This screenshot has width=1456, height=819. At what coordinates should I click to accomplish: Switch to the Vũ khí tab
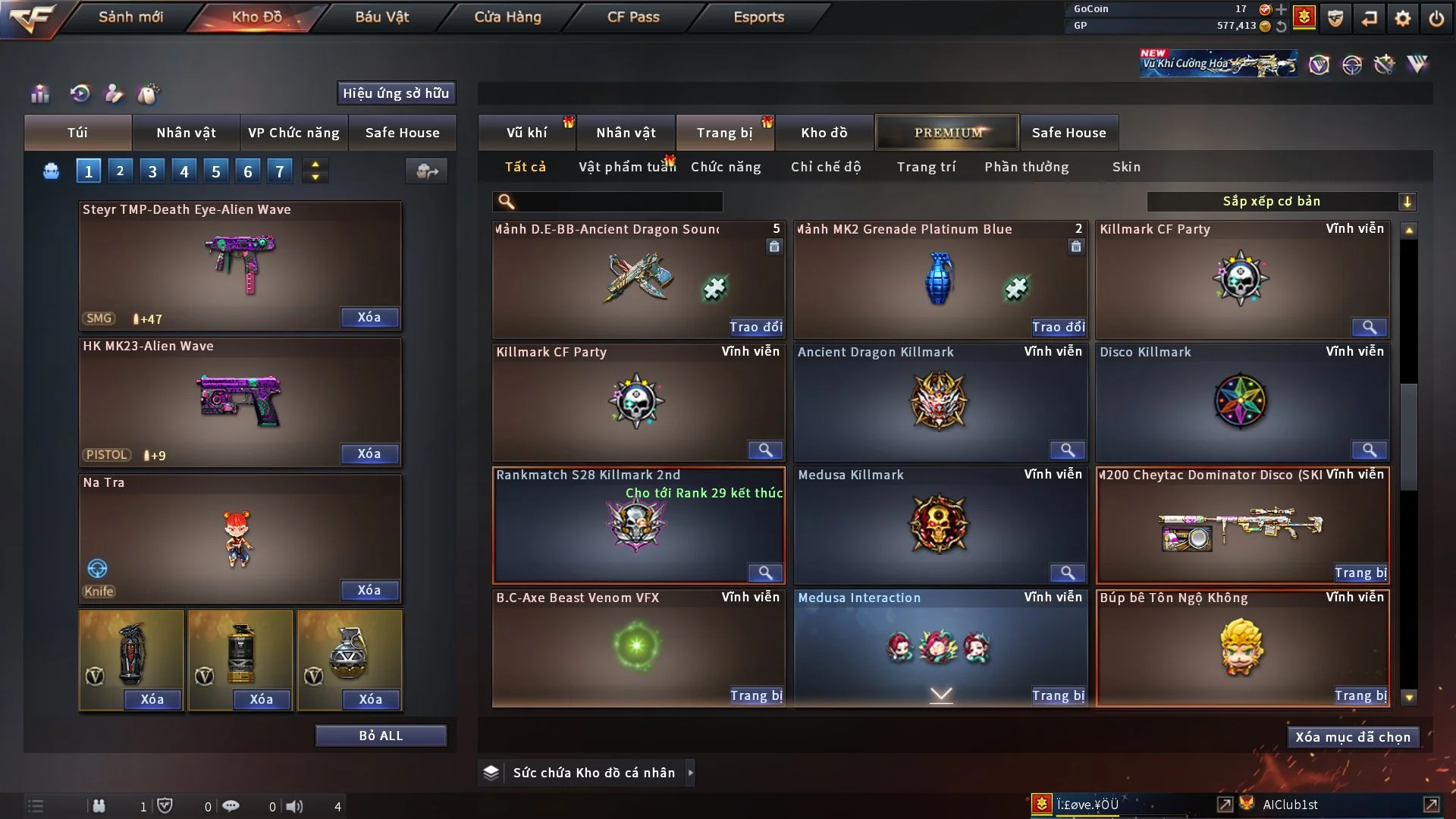tap(526, 133)
